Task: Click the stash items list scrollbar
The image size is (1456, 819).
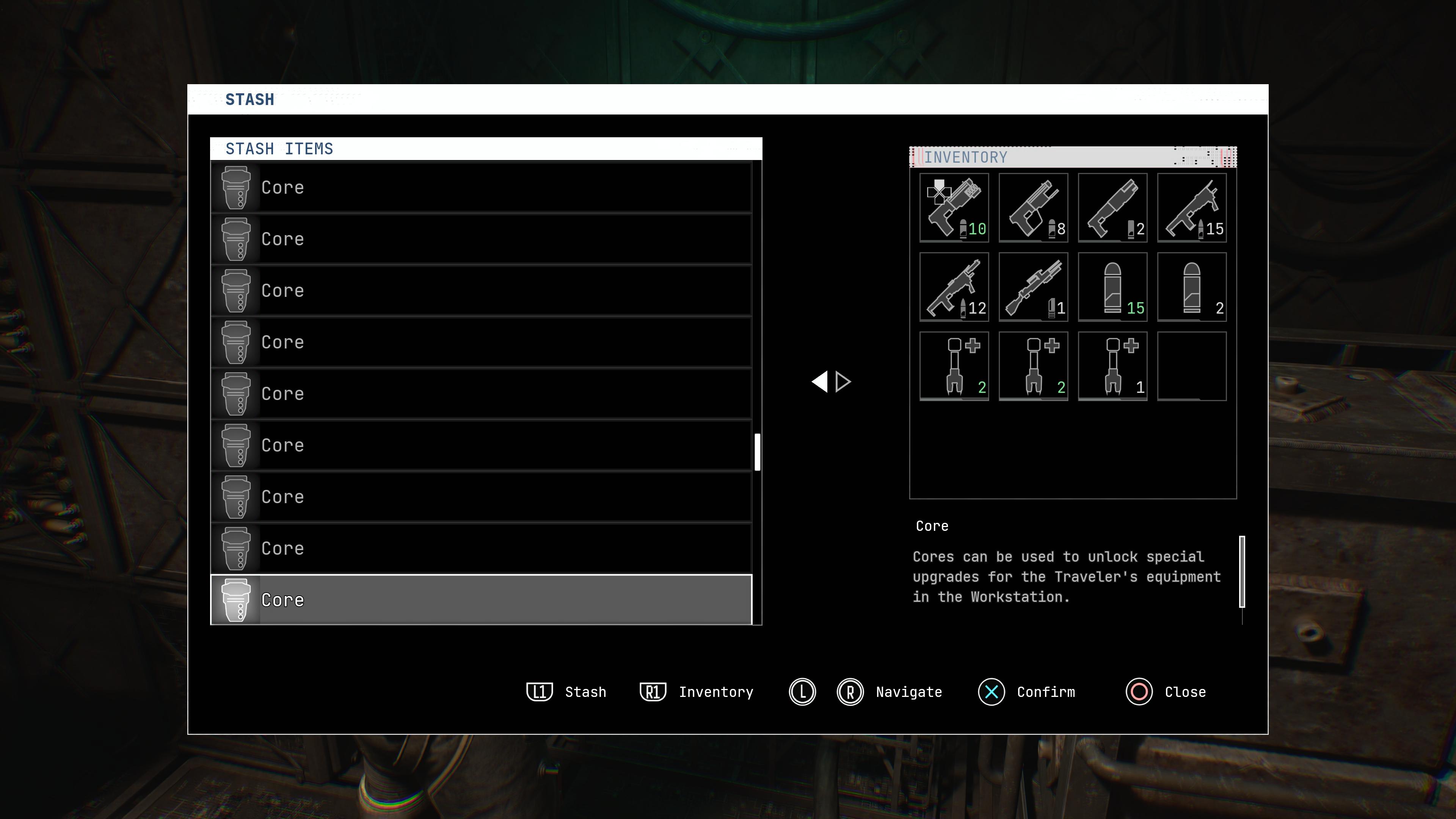Action: point(758,452)
